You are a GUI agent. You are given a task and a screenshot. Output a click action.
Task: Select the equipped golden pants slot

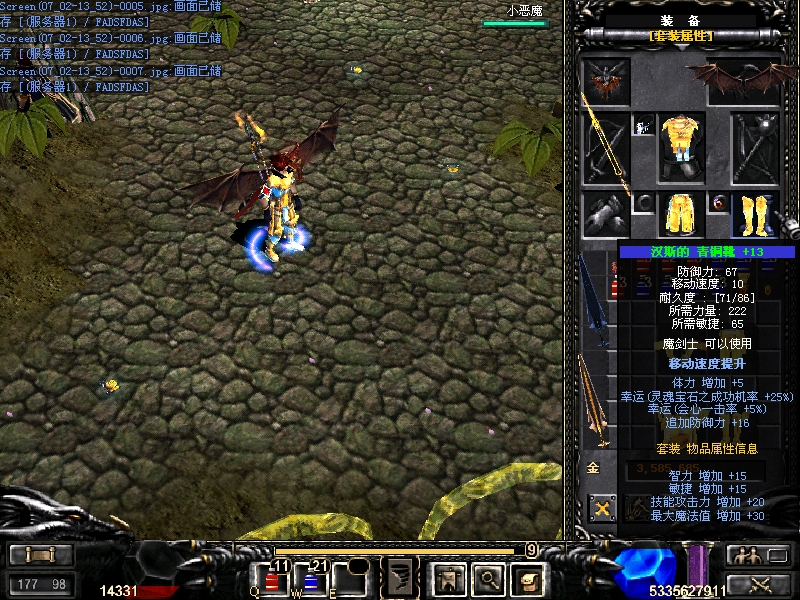[x=681, y=213]
